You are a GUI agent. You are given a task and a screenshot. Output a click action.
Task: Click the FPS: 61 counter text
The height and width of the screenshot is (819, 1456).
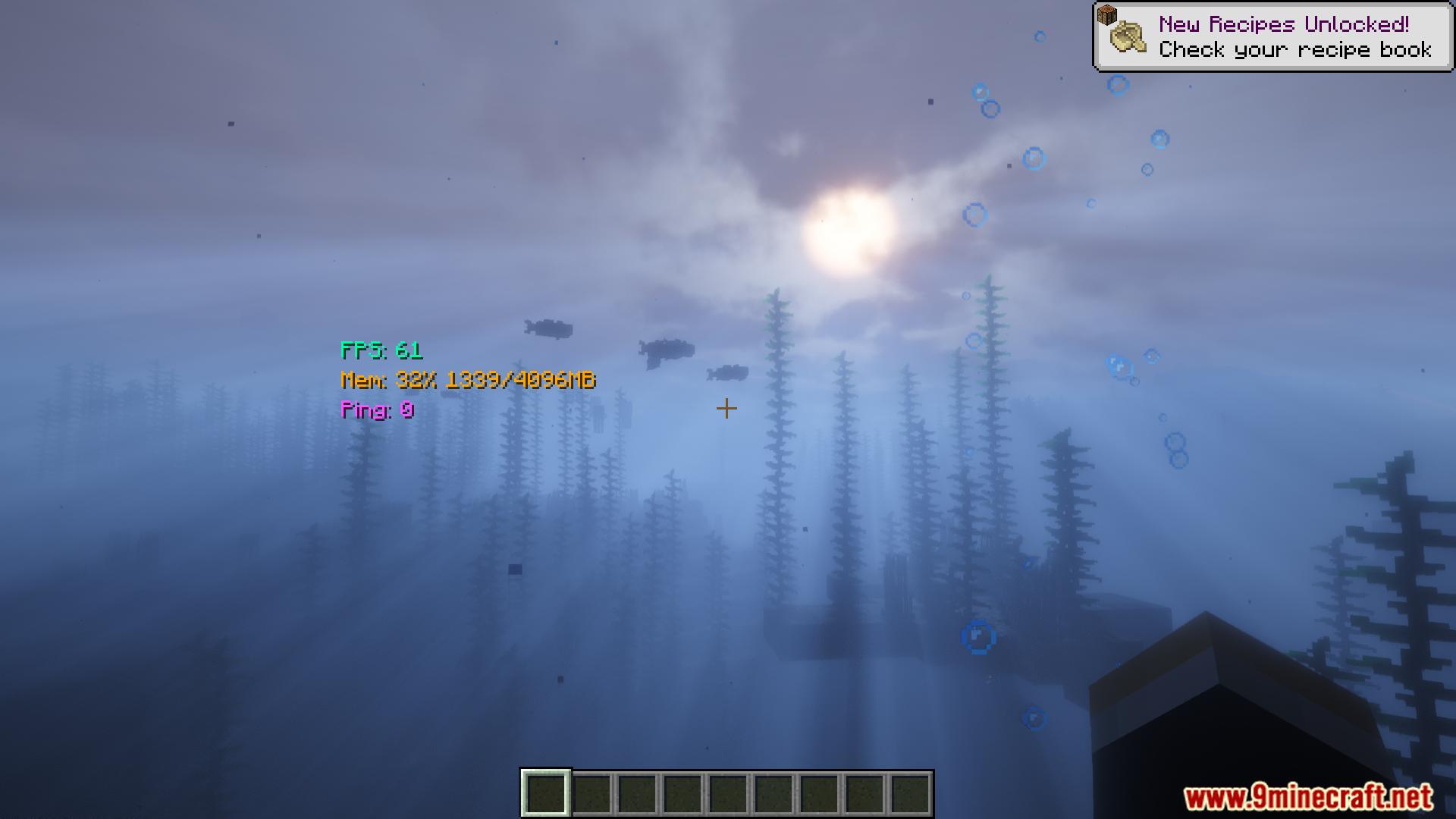382,352
